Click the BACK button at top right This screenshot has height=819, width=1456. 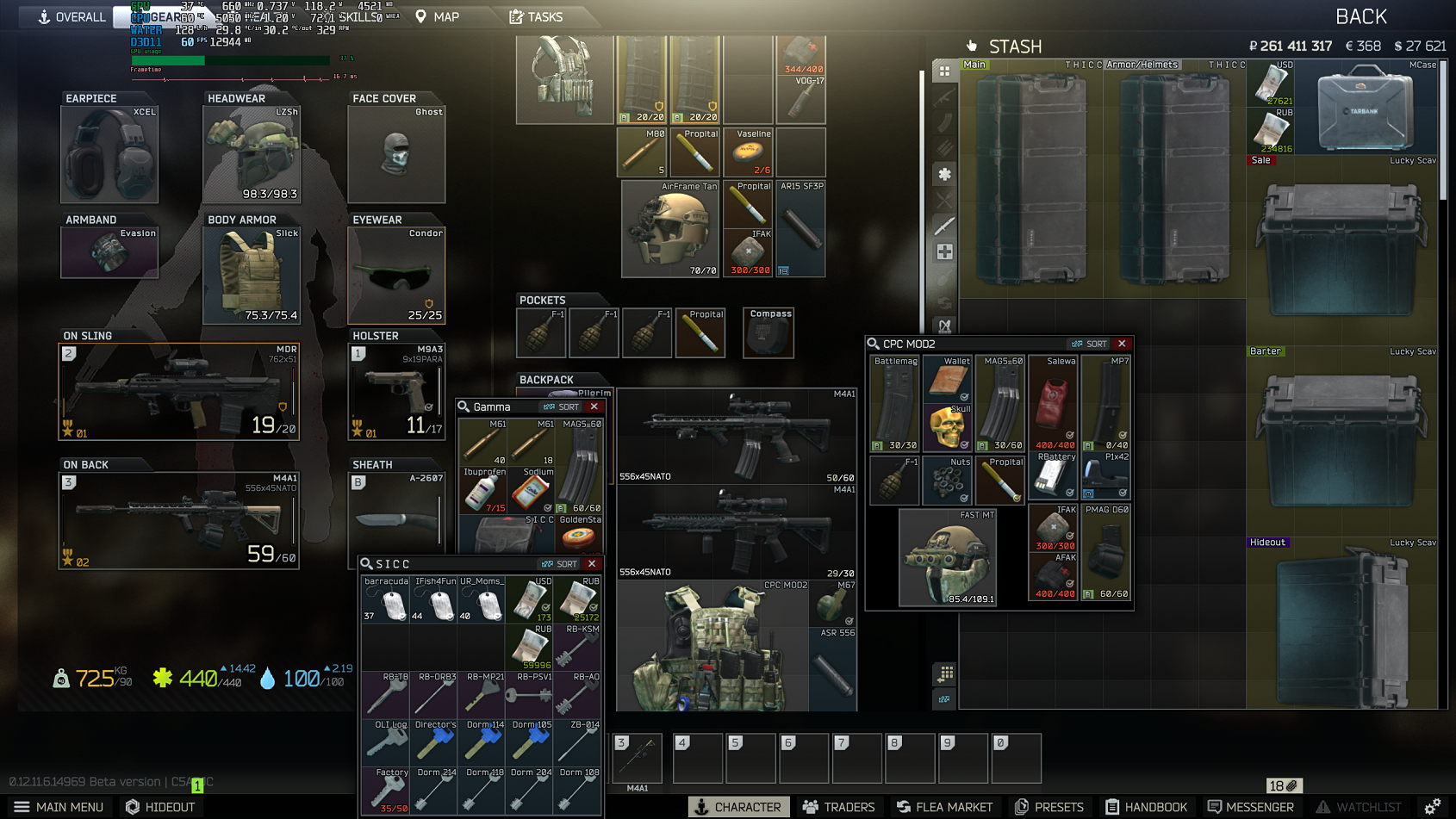click(1362, 16)
